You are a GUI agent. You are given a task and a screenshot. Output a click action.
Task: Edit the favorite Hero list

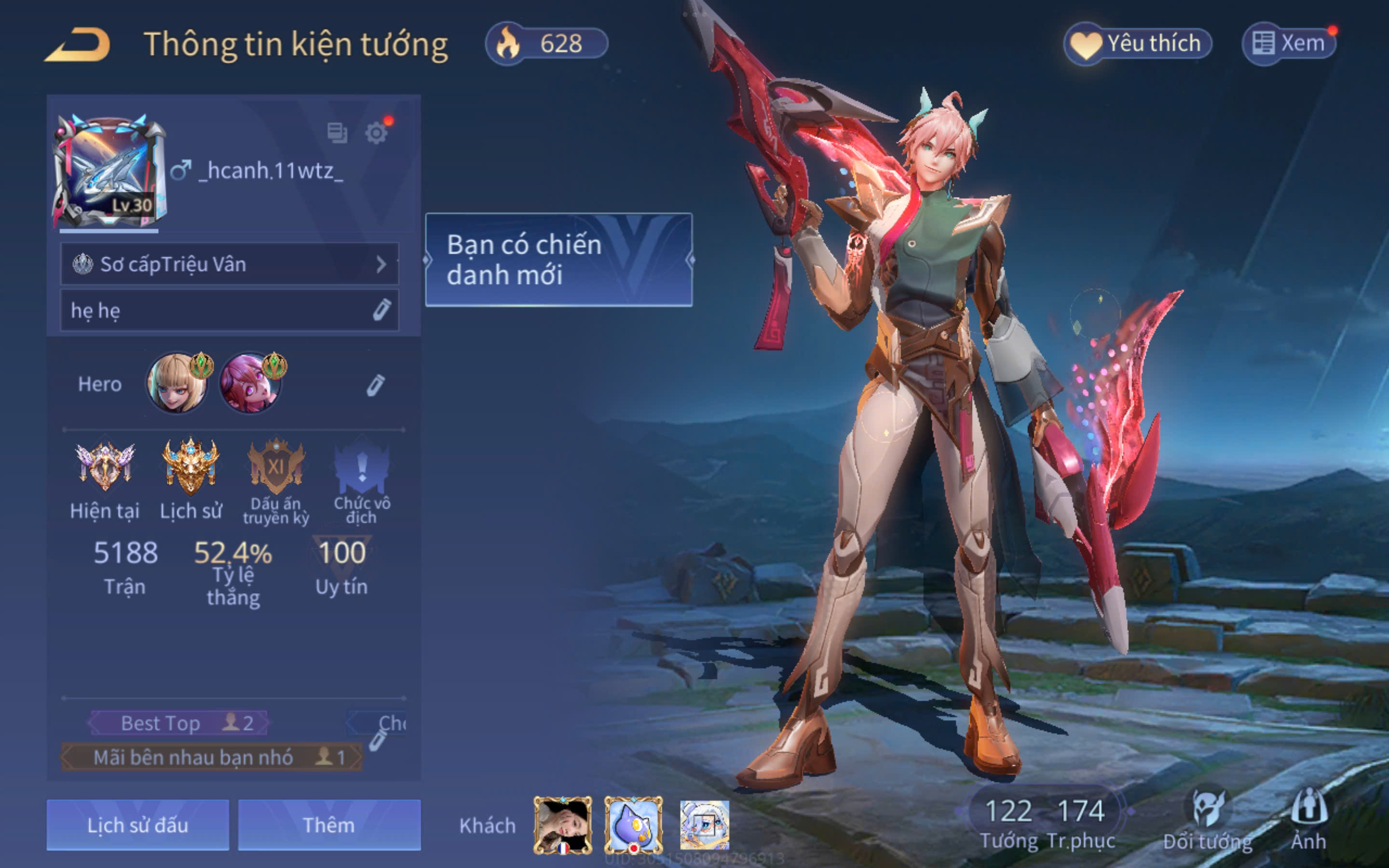[x=375, y=386]
